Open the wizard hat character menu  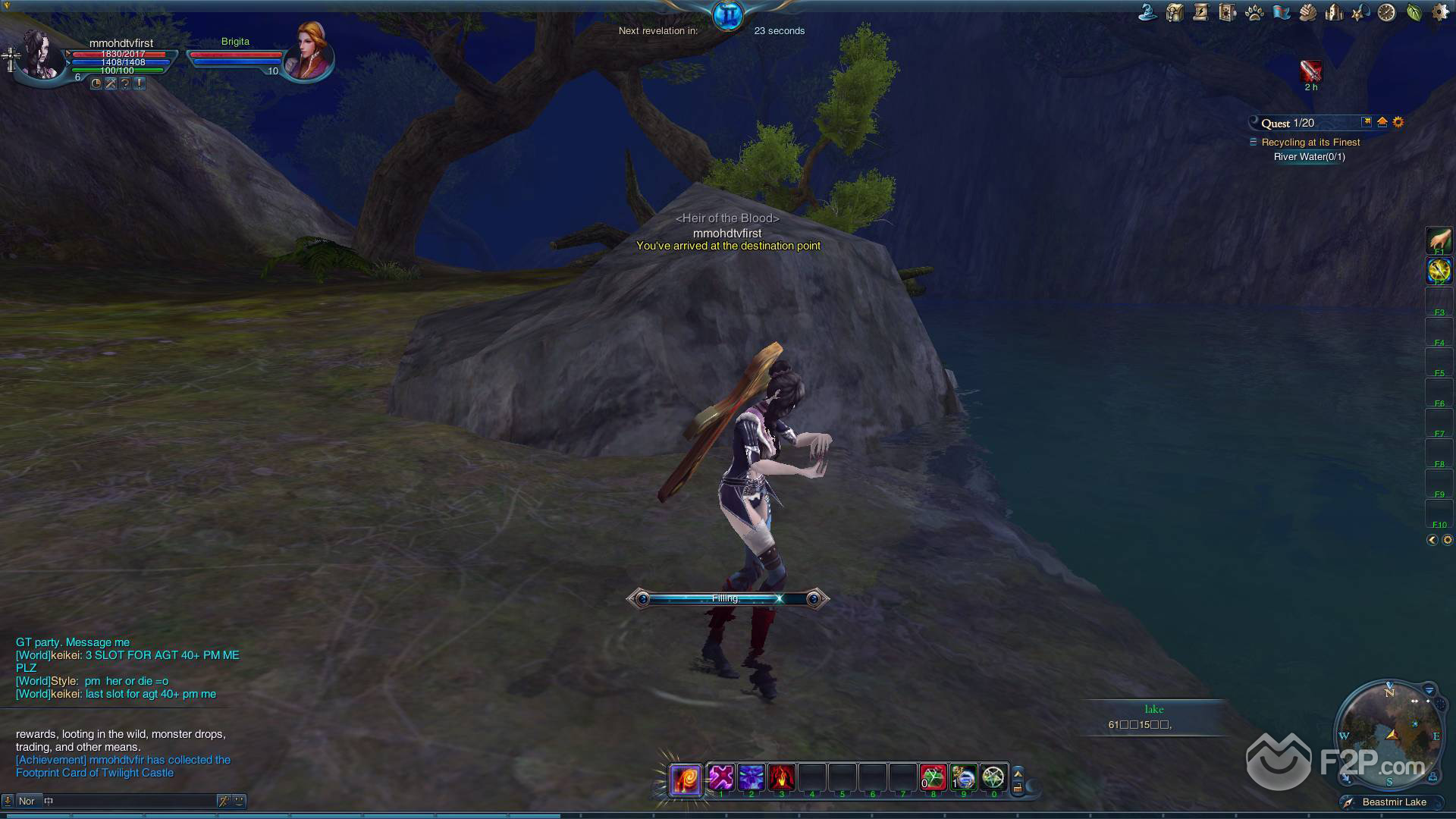coord(1148,12)
